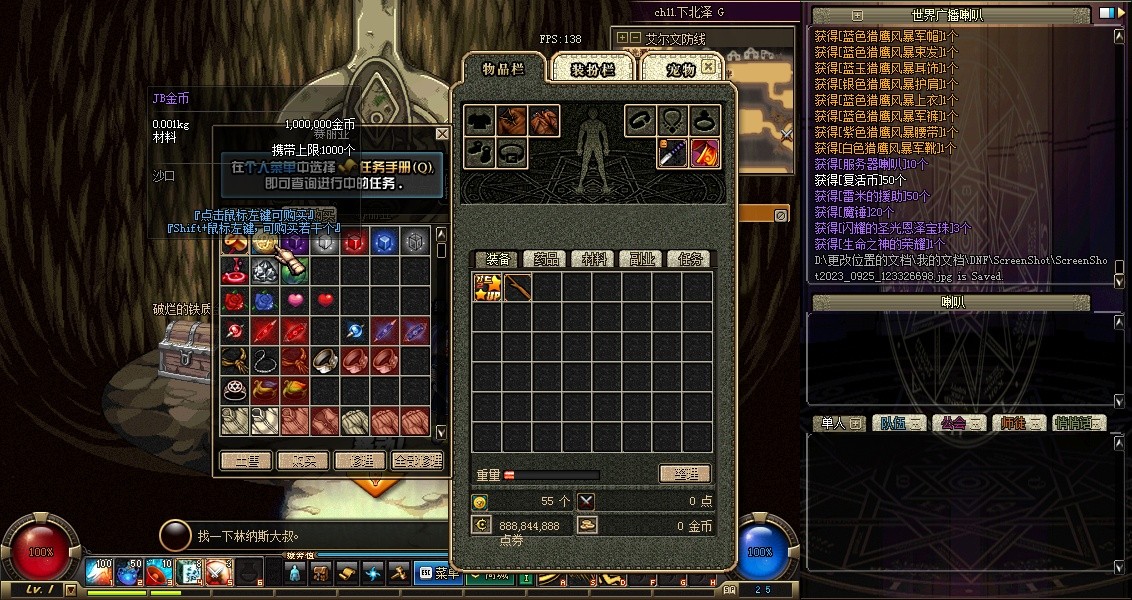The height and width of the screenshot is (600, 1132).
Task: Switch to the 副业 inventory tab
Action: [641, 259]
